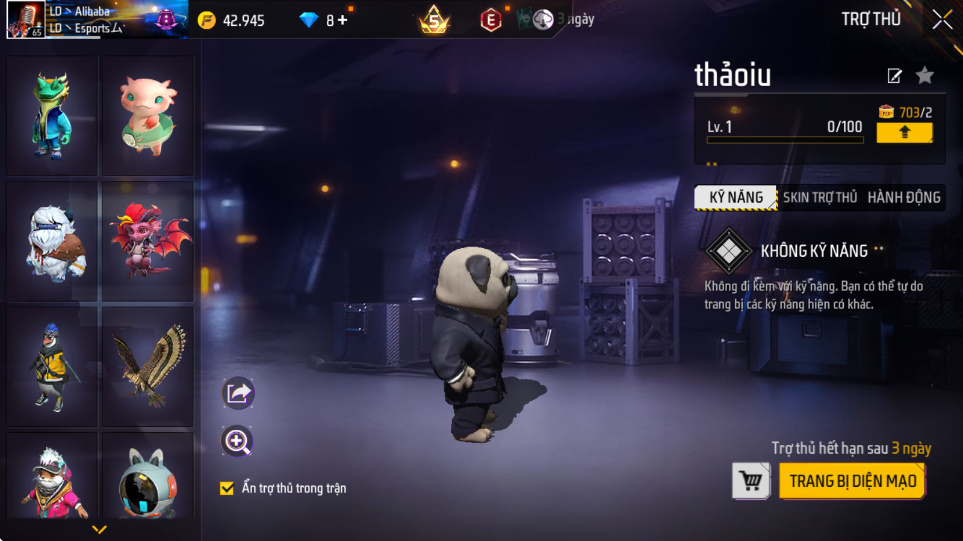Switch to the SKIN TRỢ THỦ tab
The width and height of the screenshot is (963, 541).
[x=819, y=197]
